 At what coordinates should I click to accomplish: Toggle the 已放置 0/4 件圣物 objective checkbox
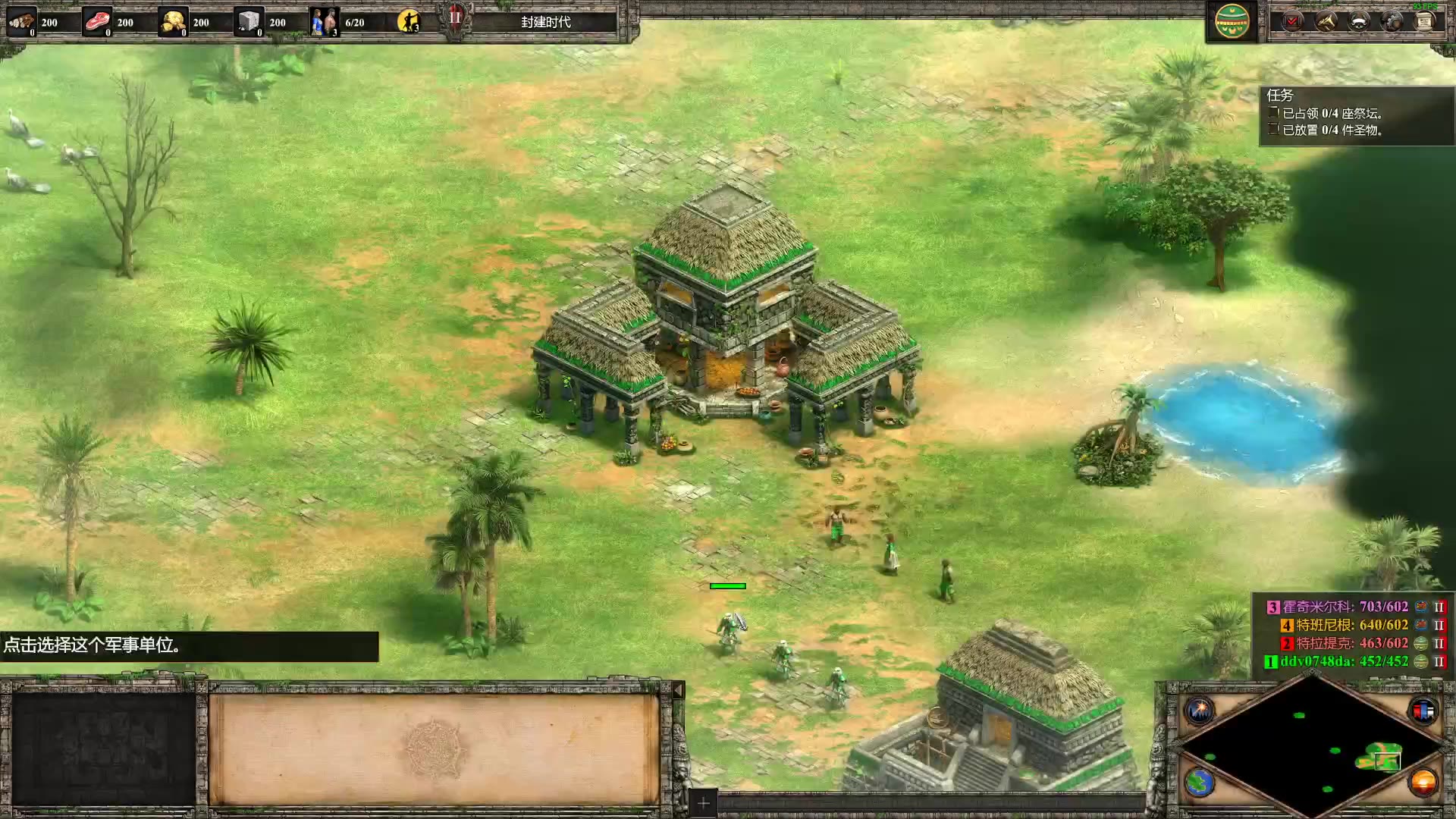[1272, 130]
